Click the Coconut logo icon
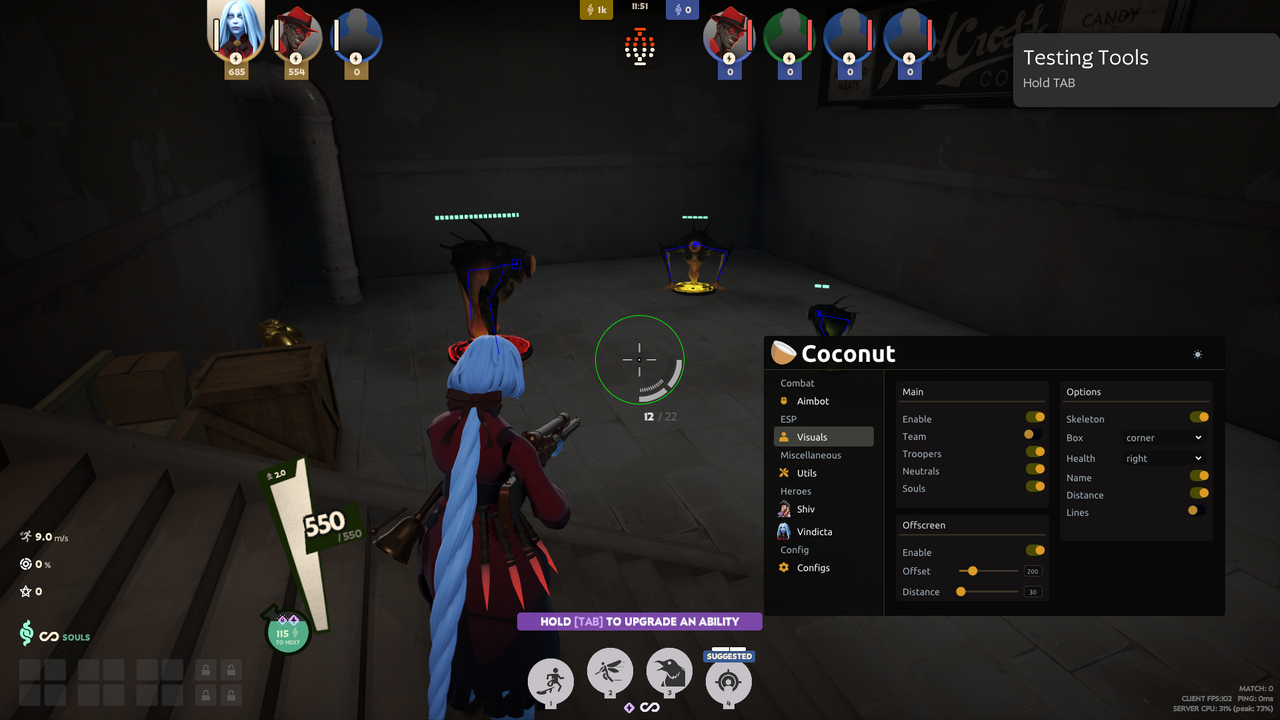Image resolution: width=1280 pixels, height=720 pixels. pyautogui.click(x=784, y=352)
